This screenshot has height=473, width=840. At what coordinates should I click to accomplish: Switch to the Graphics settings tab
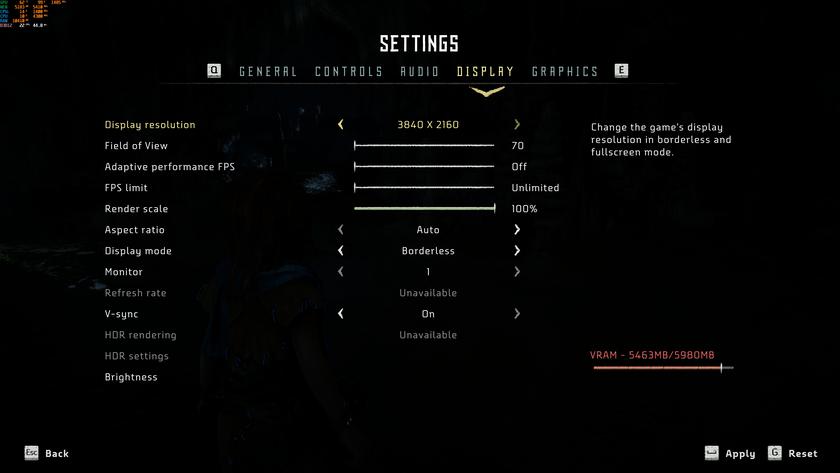(x=565, y=72)
